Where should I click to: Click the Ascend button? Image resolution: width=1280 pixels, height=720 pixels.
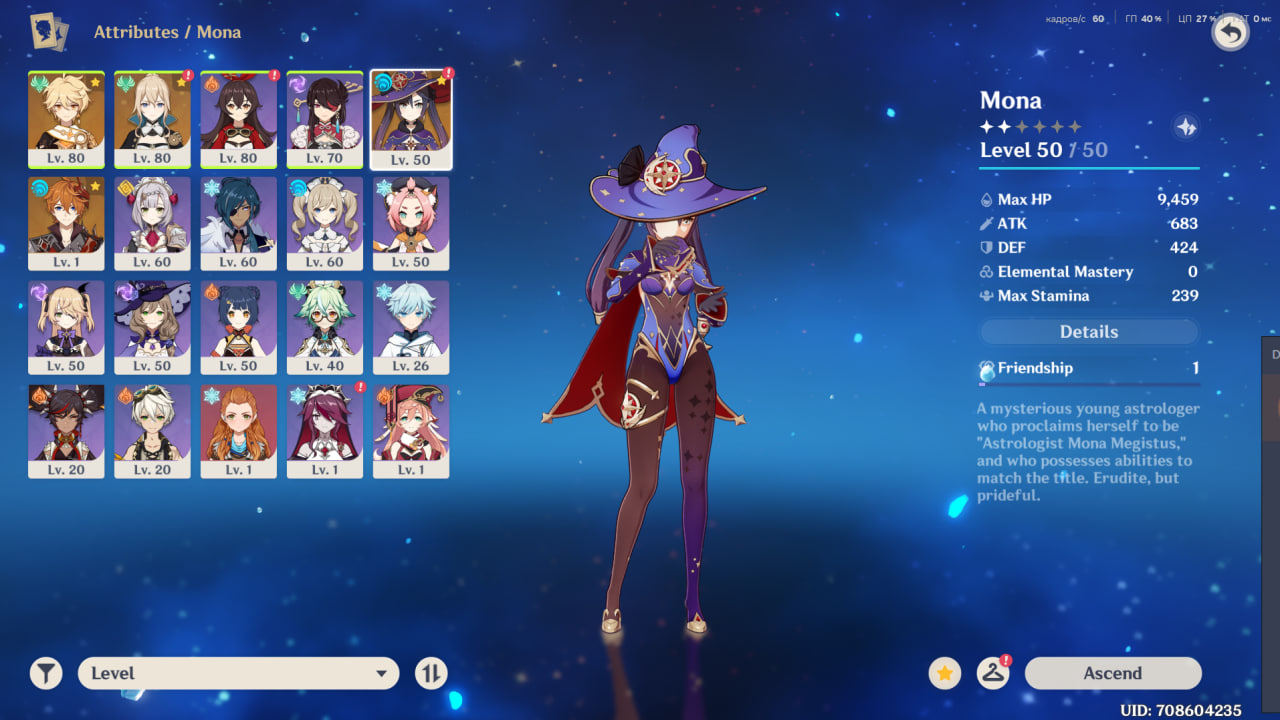(x=1112, y=673)
